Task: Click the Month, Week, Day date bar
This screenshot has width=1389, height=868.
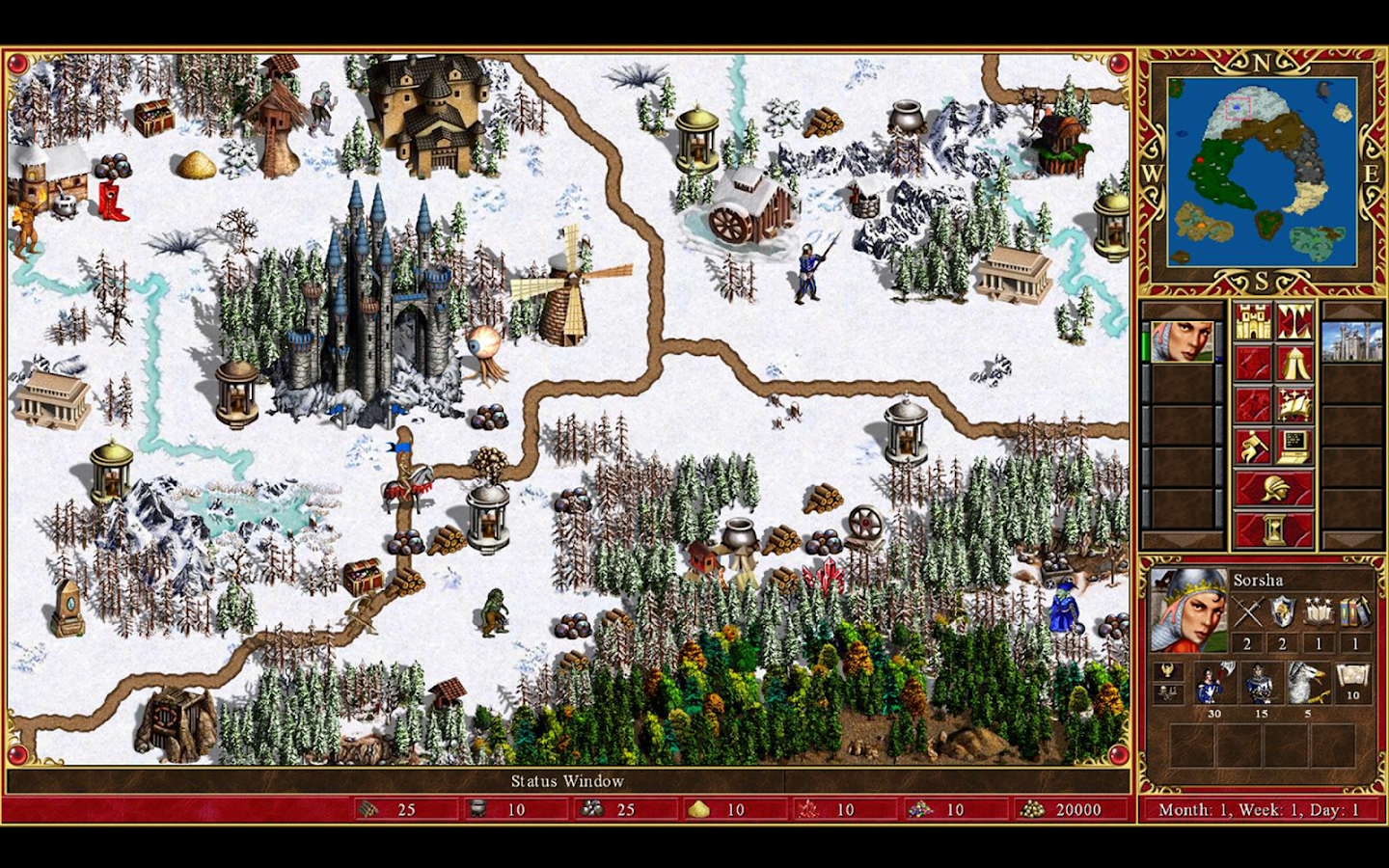Action: 1259,810
